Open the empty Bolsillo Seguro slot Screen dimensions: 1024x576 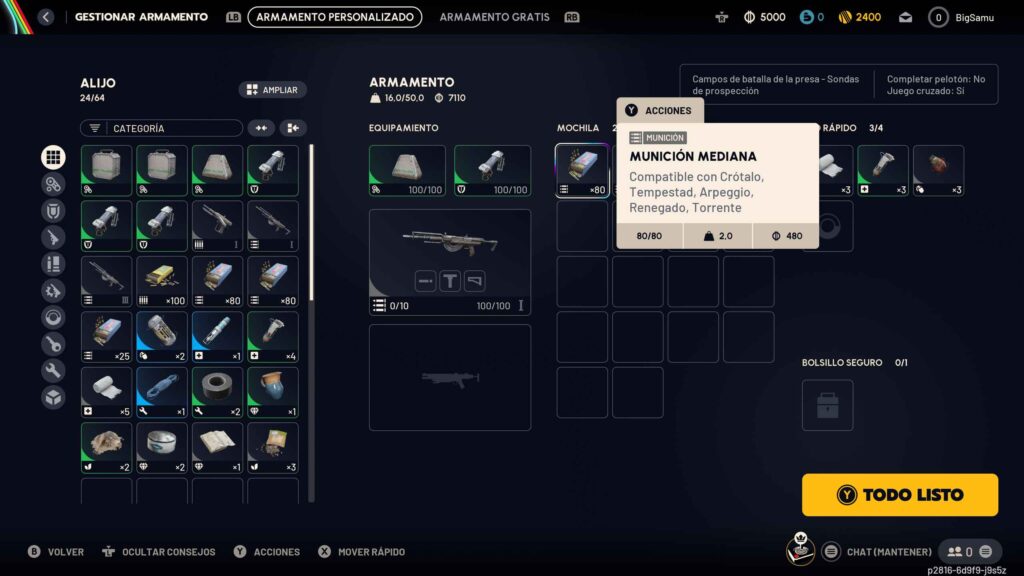point(827,405)
